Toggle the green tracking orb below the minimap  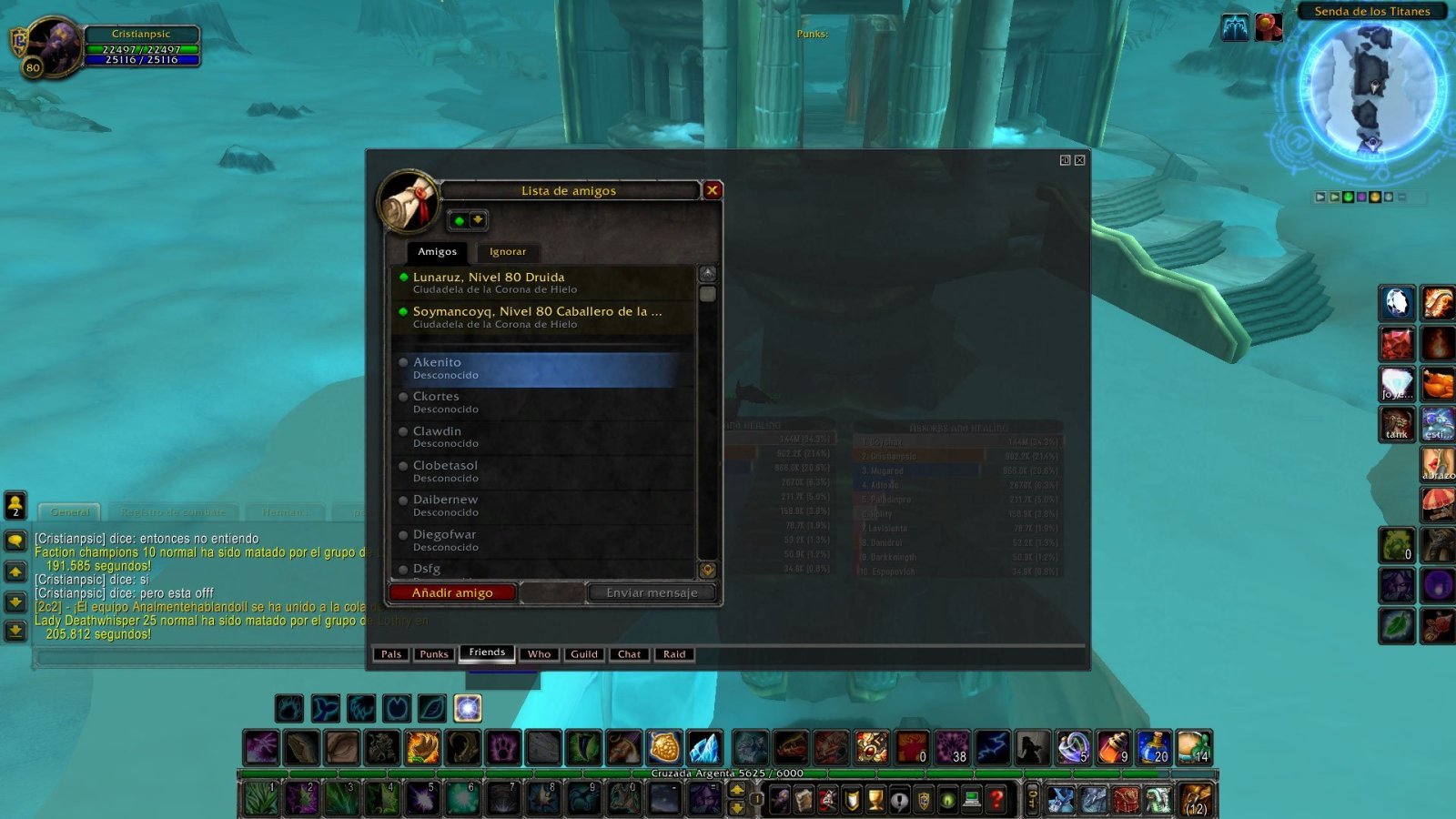pyautogui.click(x=1348, y=197)
